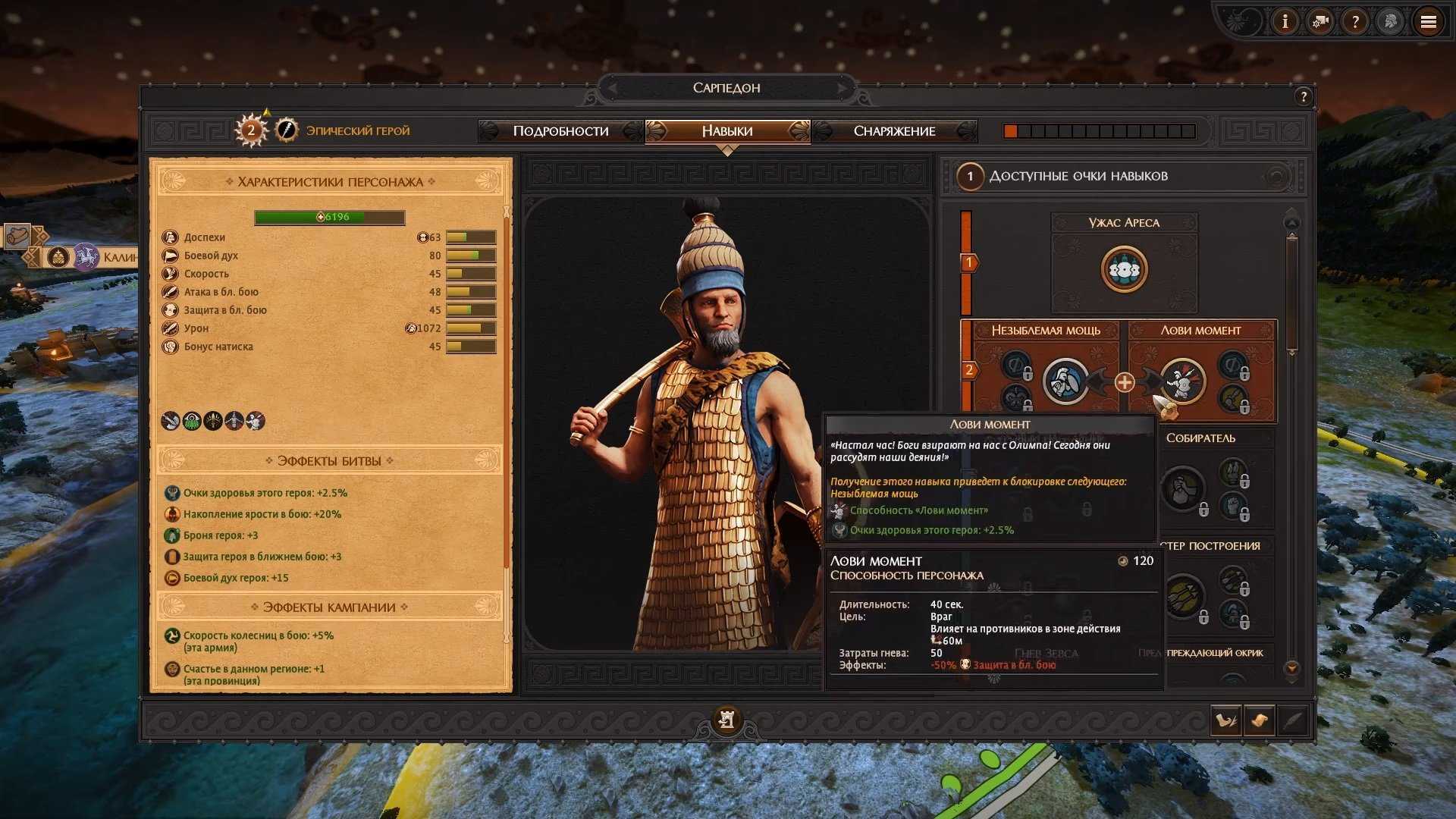
Task: Open the top-bar question mark help button
Action: (x=1355, y=22)
